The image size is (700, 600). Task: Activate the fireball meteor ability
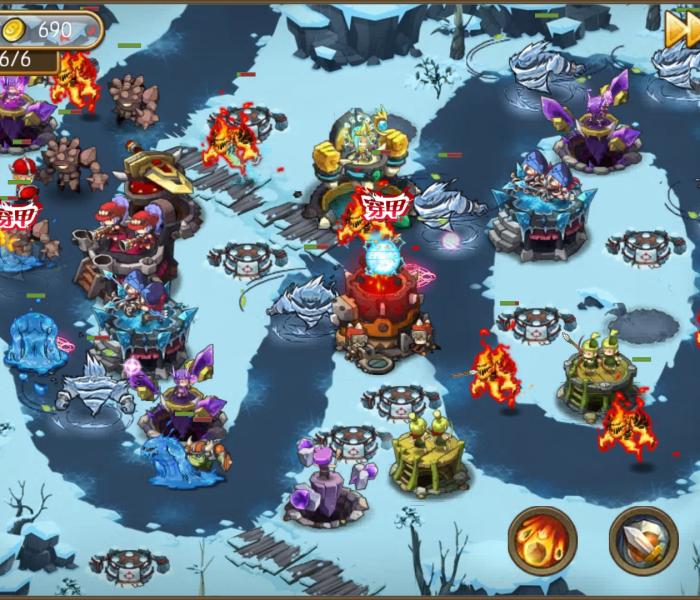click(x=543, y=540)
